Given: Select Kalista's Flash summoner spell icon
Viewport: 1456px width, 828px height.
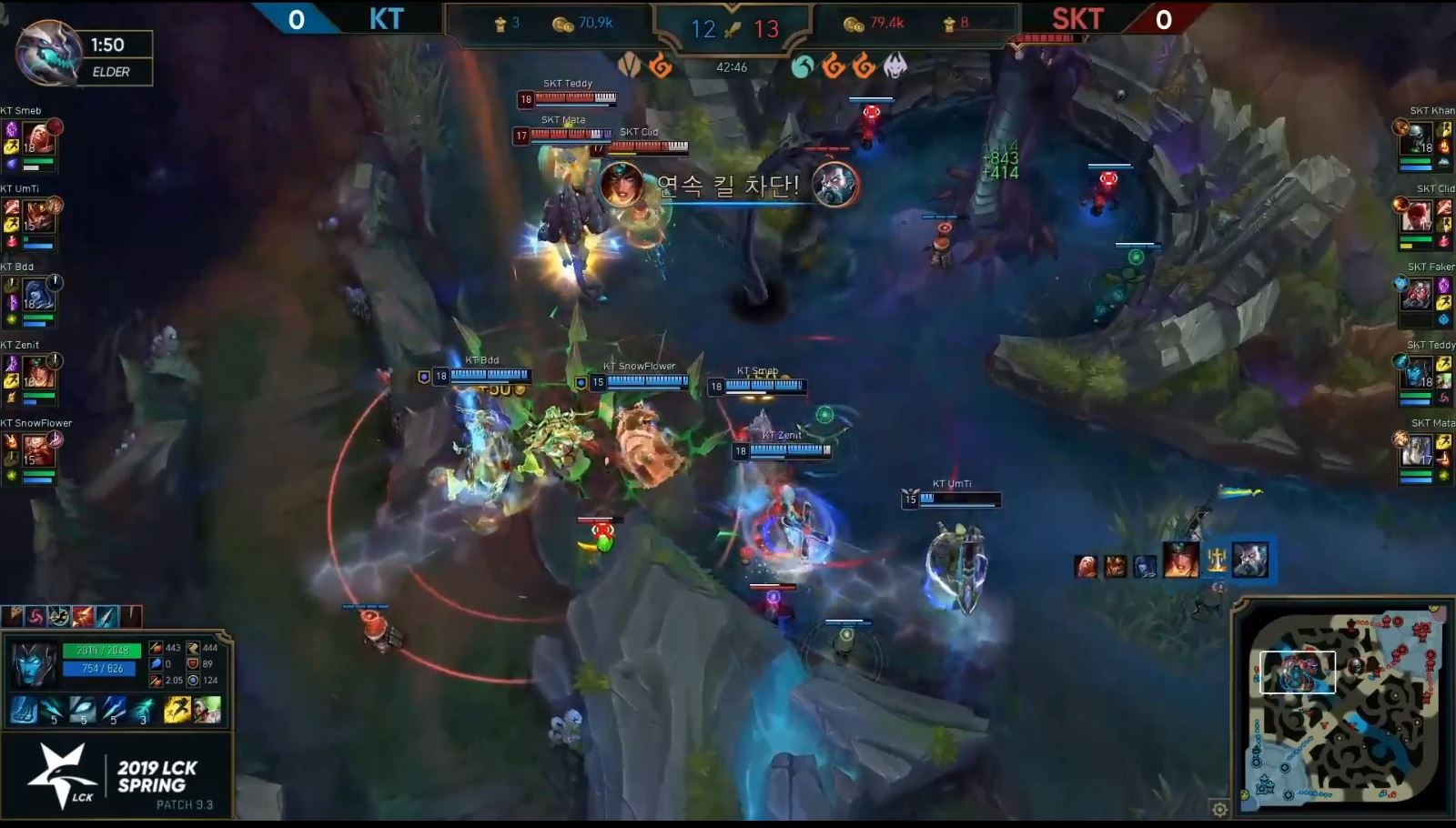Looking at the screenshot, I should coord(177,711).
